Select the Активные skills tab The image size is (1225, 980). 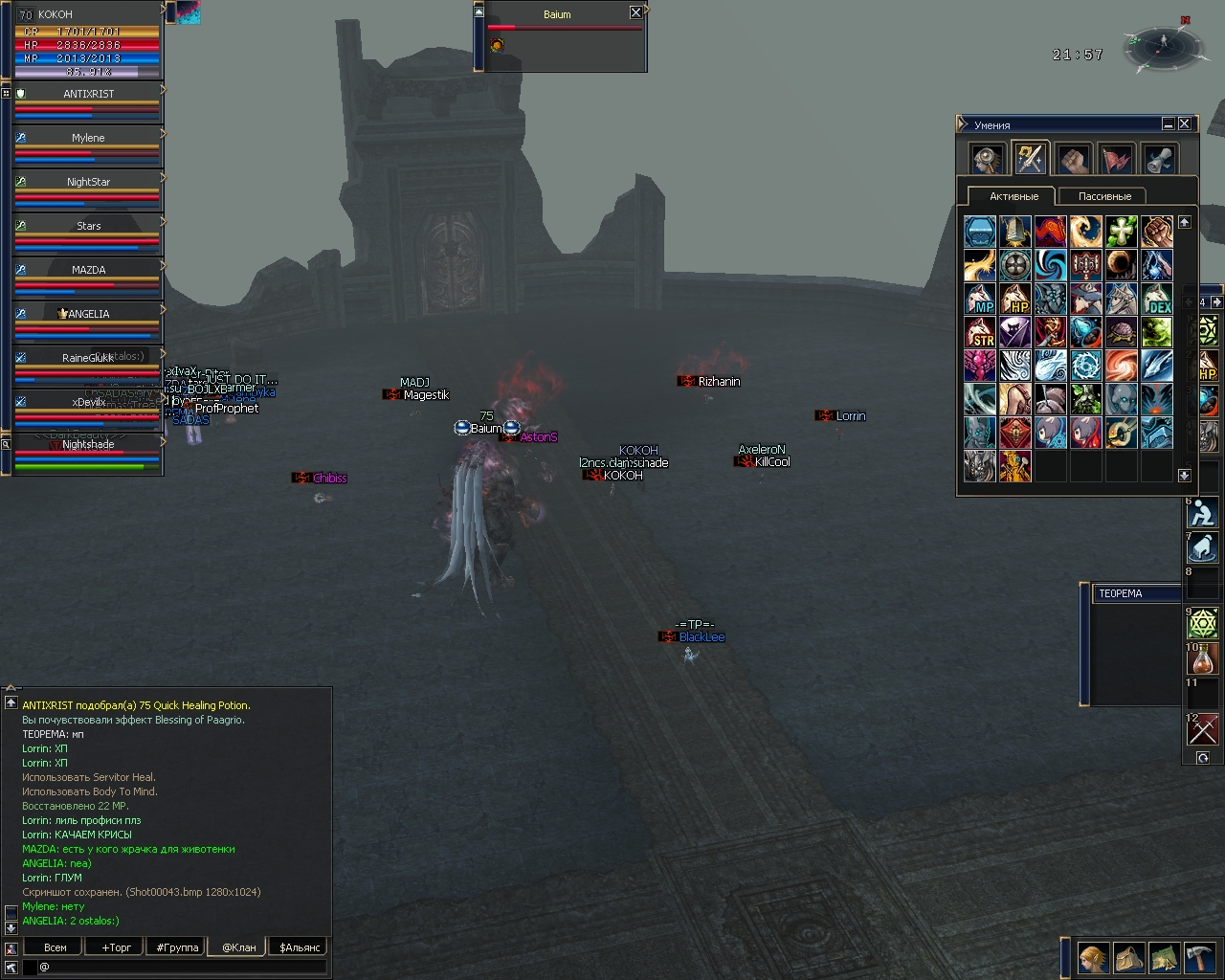pos(1013,196)
